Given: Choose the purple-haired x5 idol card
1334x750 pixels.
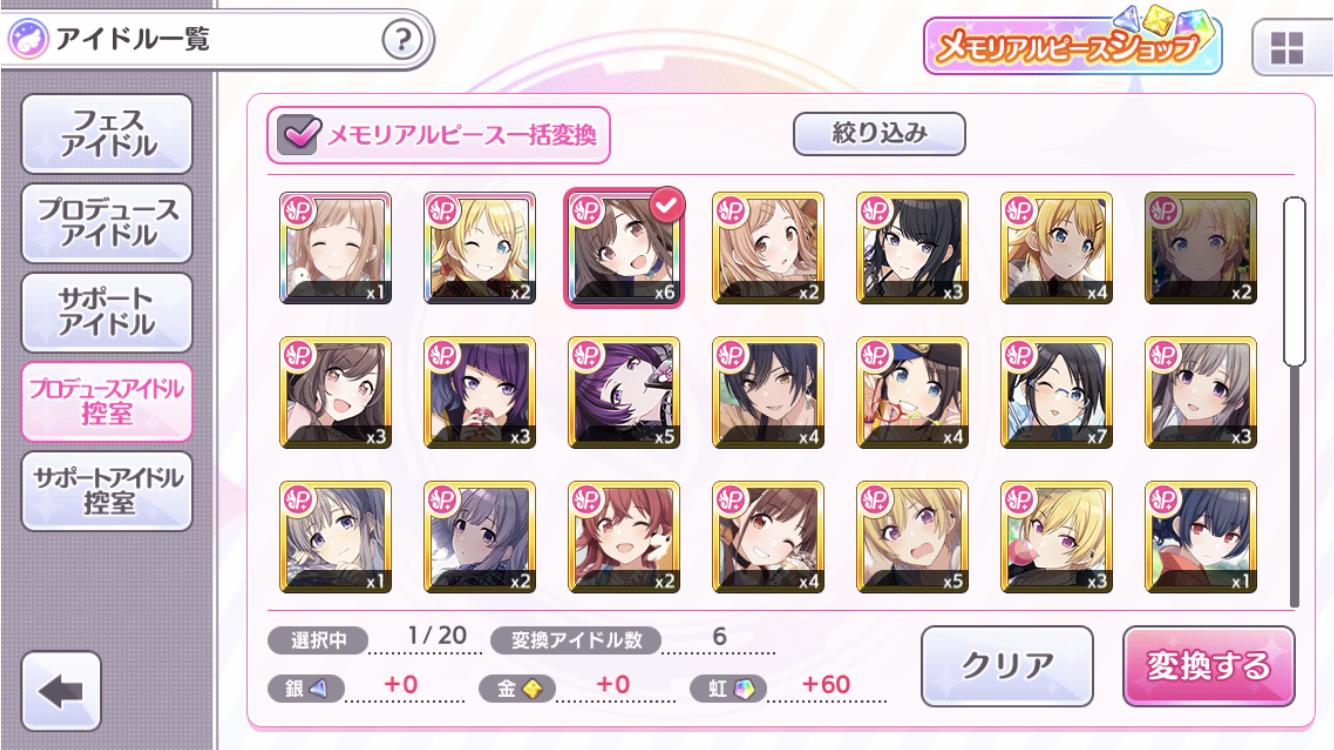Looking at the screenshot, I should pos(623,392).
